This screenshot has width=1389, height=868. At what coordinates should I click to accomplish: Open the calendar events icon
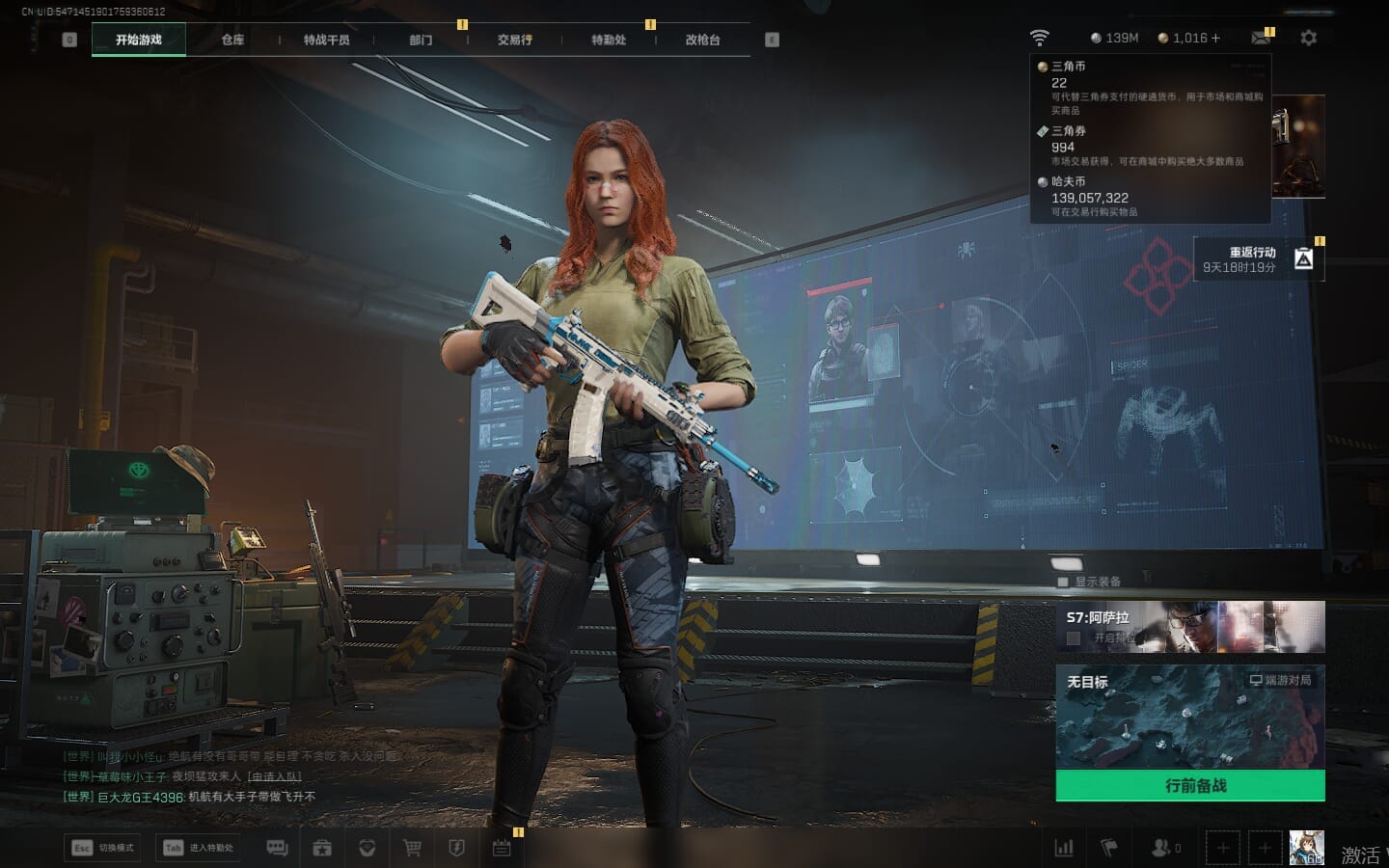click(502, 848)
